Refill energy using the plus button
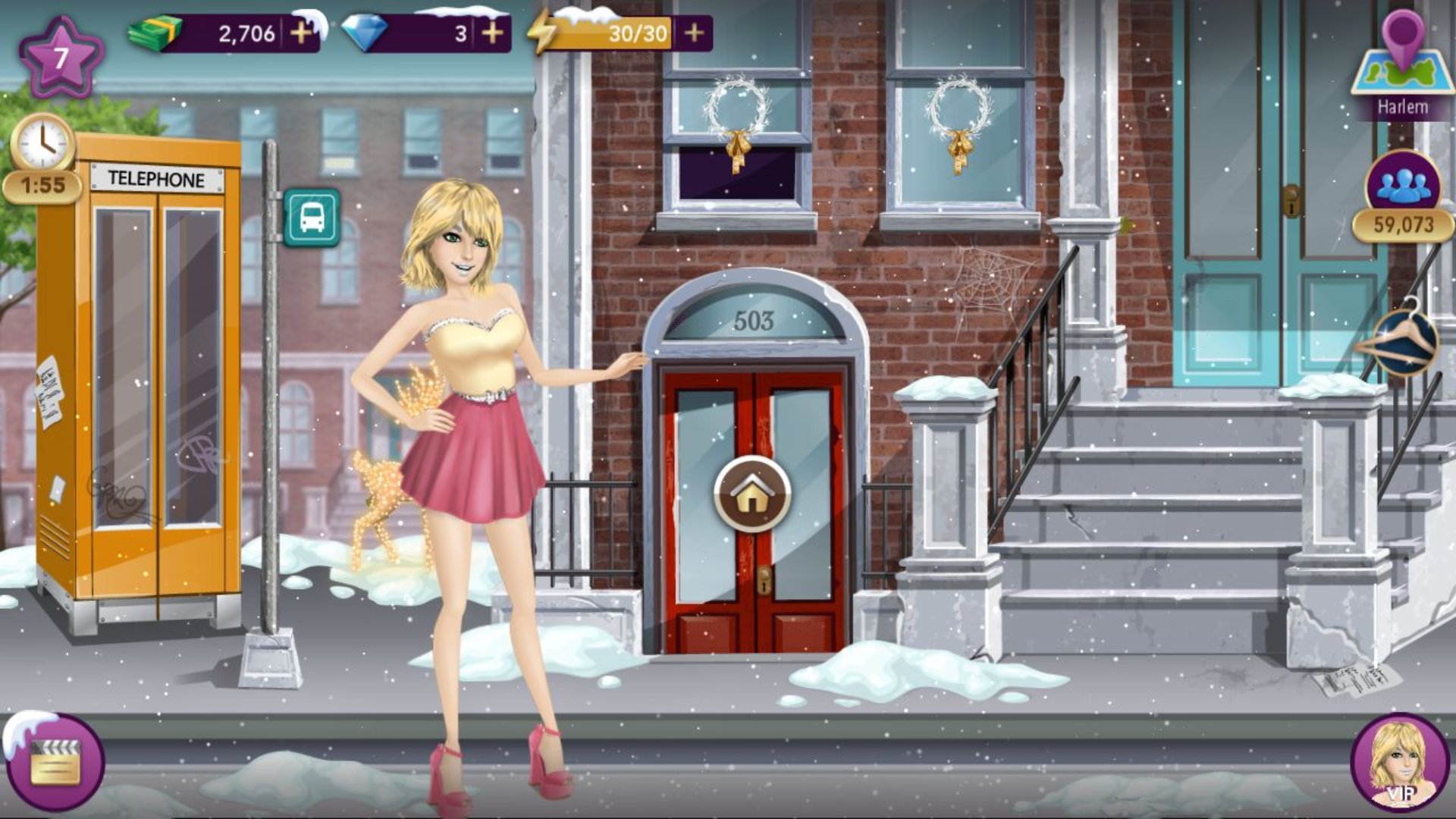 [694, 33]
